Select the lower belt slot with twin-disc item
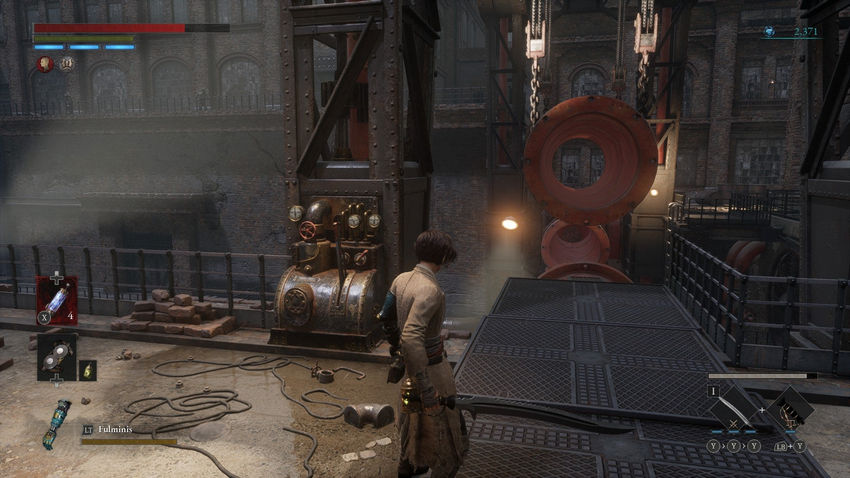 coord(56,357)
